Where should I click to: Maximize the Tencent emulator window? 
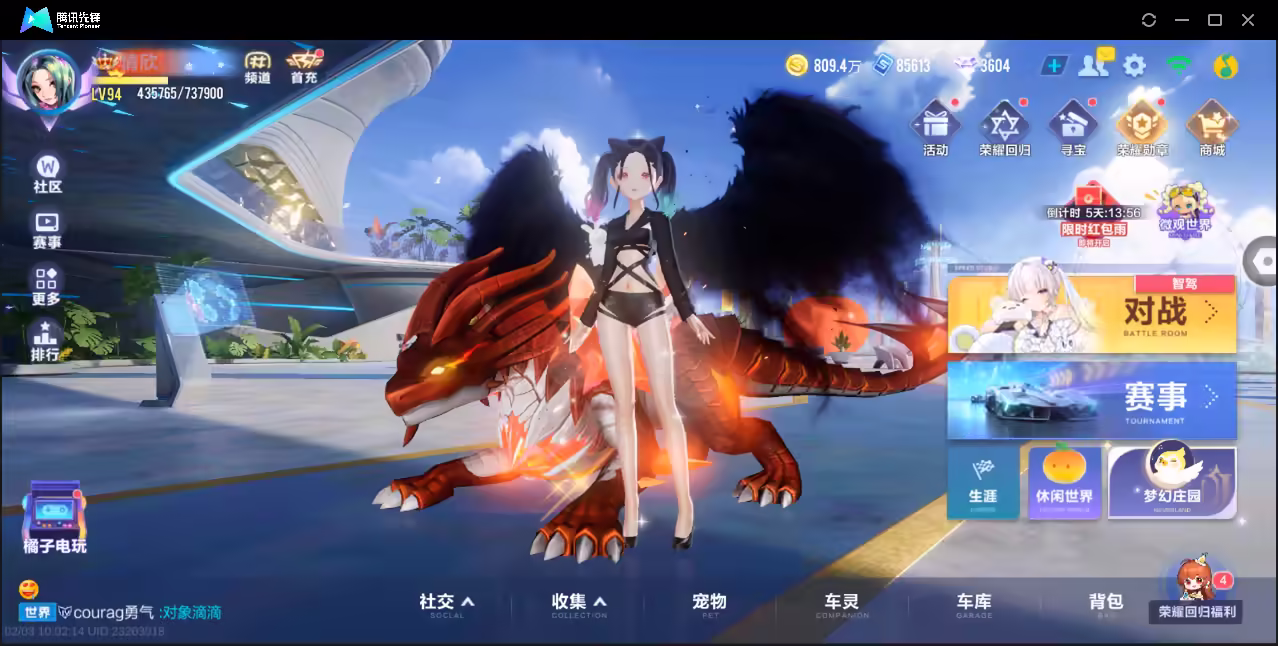point(1215,20)
